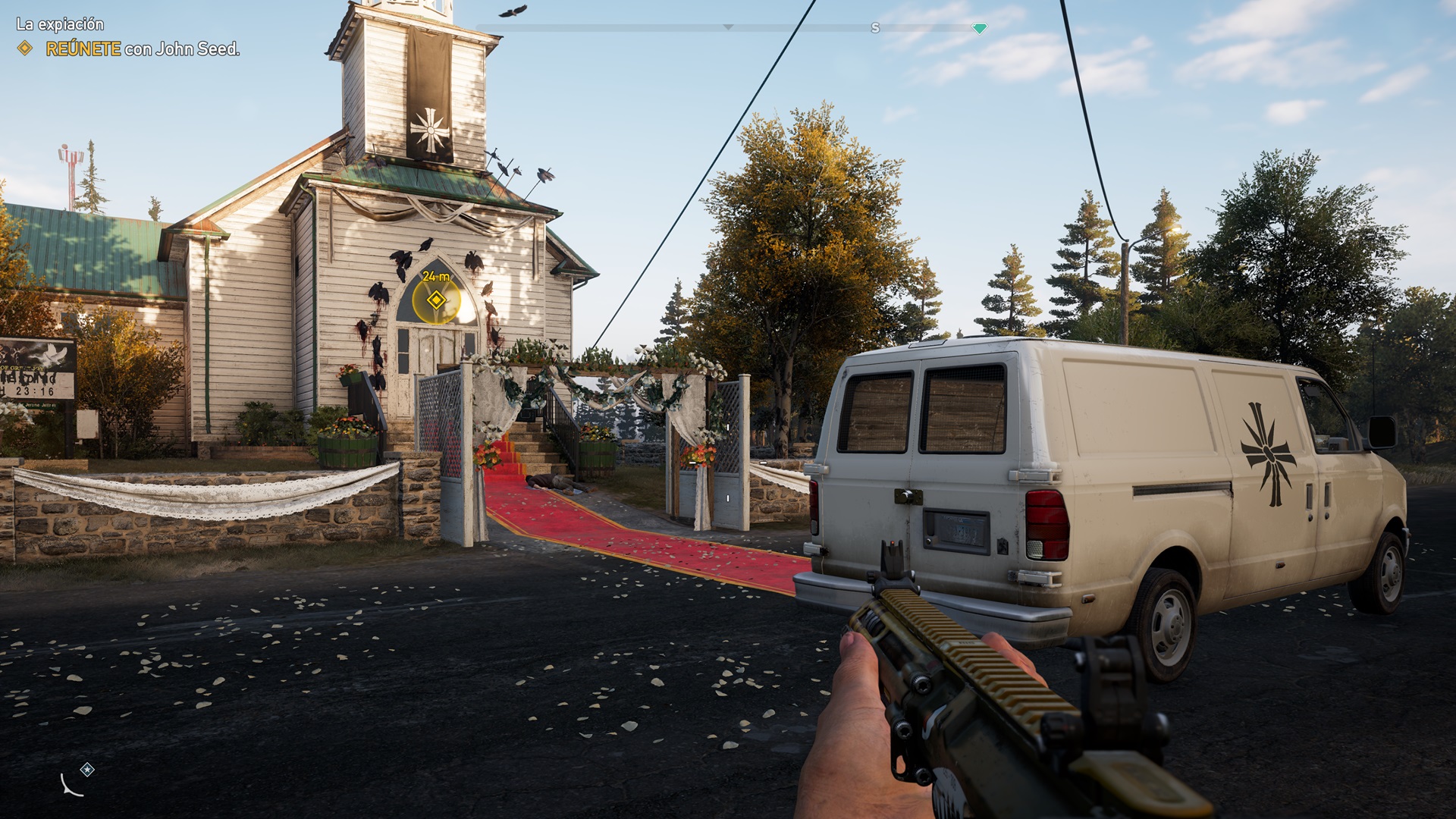Click the yellow 24 m objective waypoint marker
Screen dimensions: 1456x819
tap(436, 300)
